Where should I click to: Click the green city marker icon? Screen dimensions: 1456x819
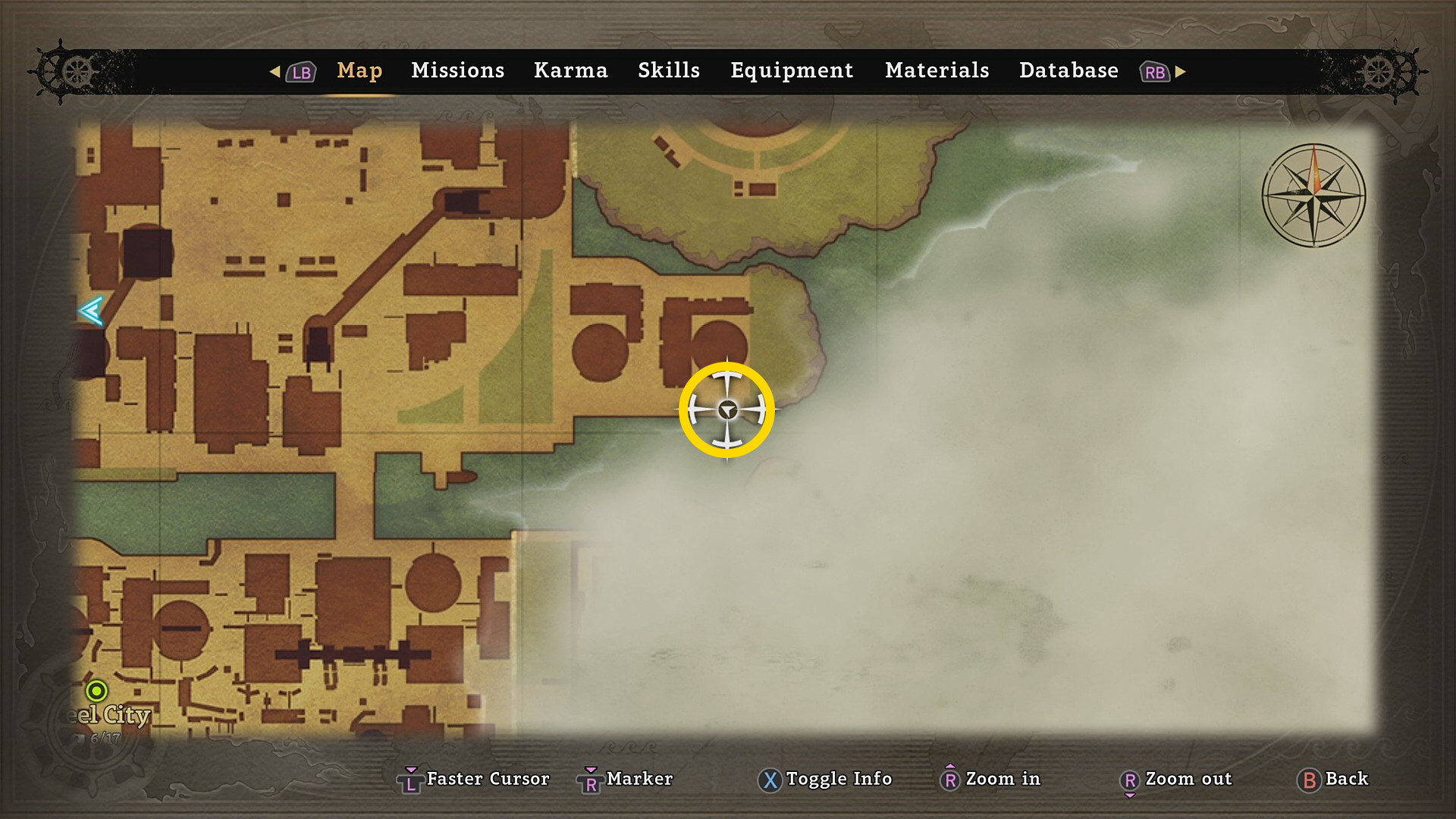tap(96, 691)
